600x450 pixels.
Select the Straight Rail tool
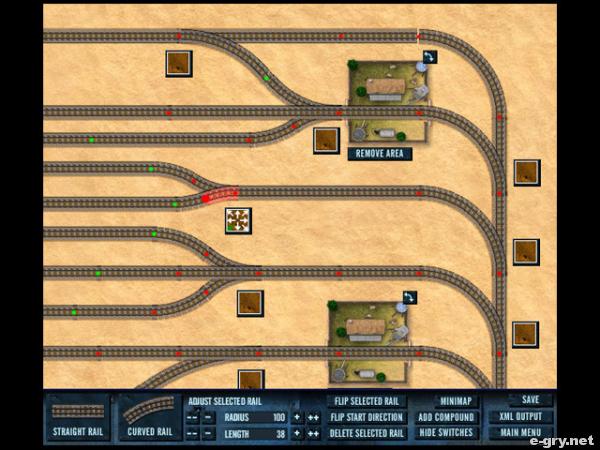pos(78,417)
